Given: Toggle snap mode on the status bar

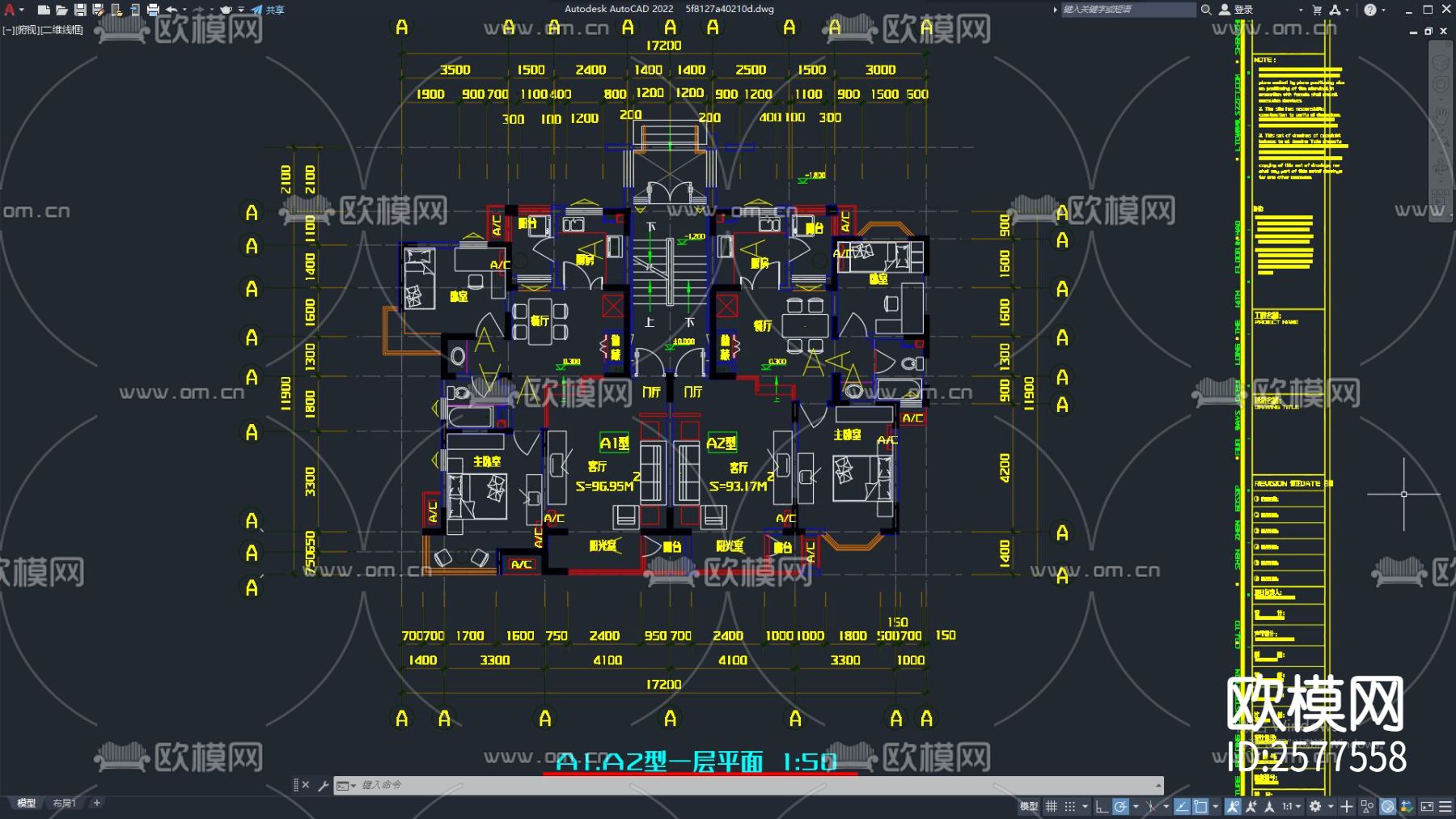Looking at the screenshot, I should 1070,806.
